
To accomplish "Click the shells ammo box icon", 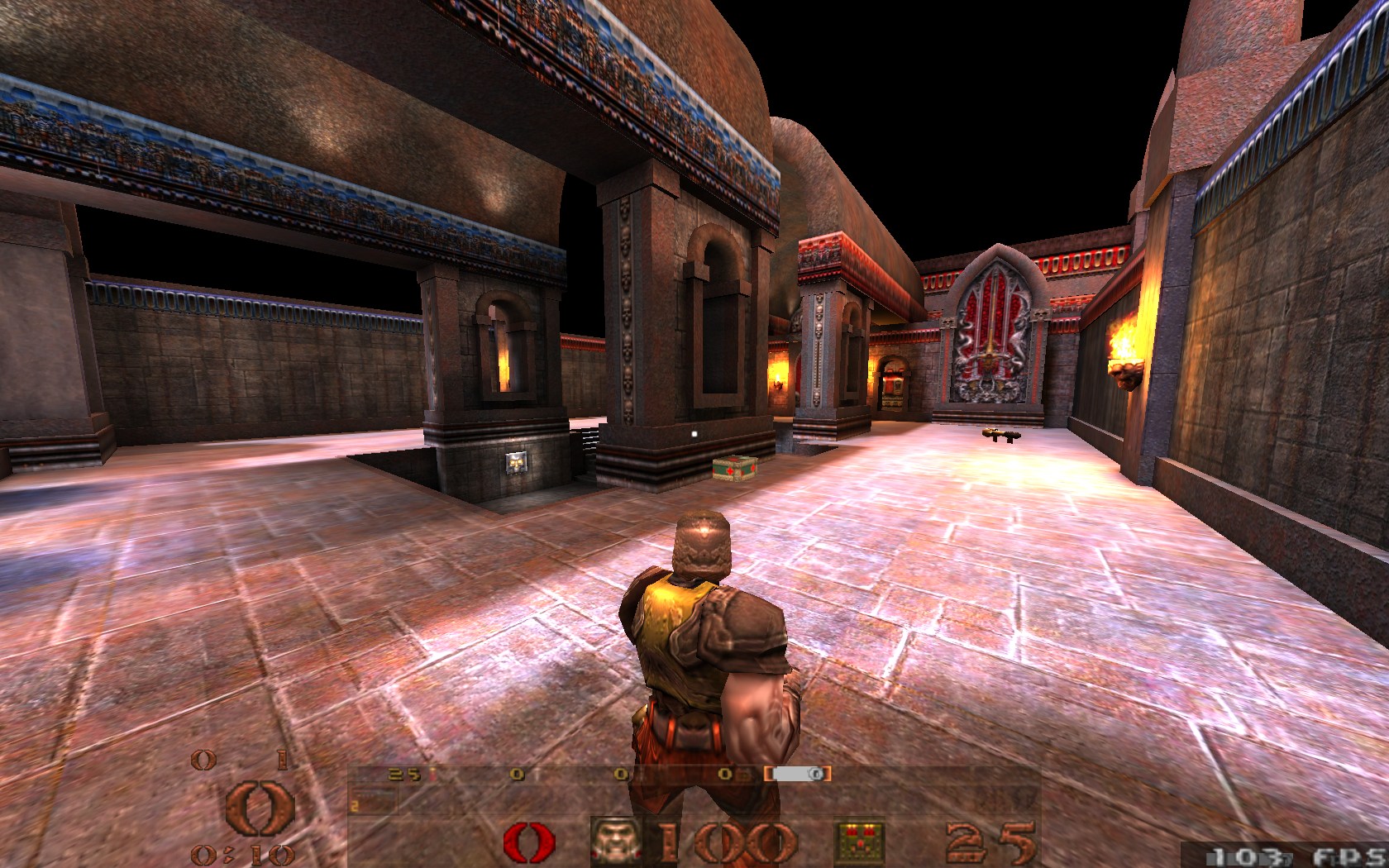I will click(x=860, y=842).
